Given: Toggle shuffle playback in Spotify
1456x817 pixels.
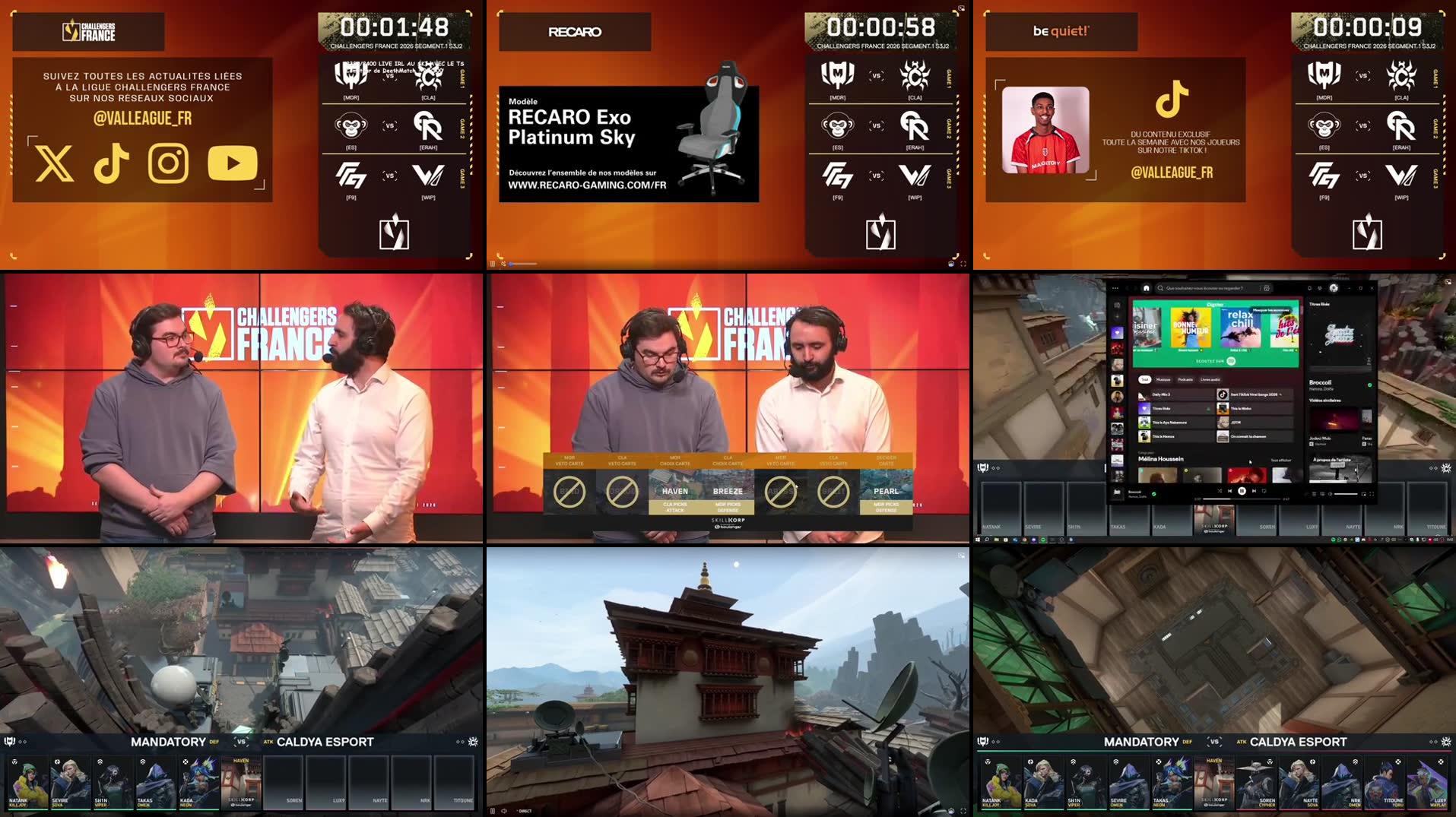Looking at the screenshot, I should (1220, 491).
